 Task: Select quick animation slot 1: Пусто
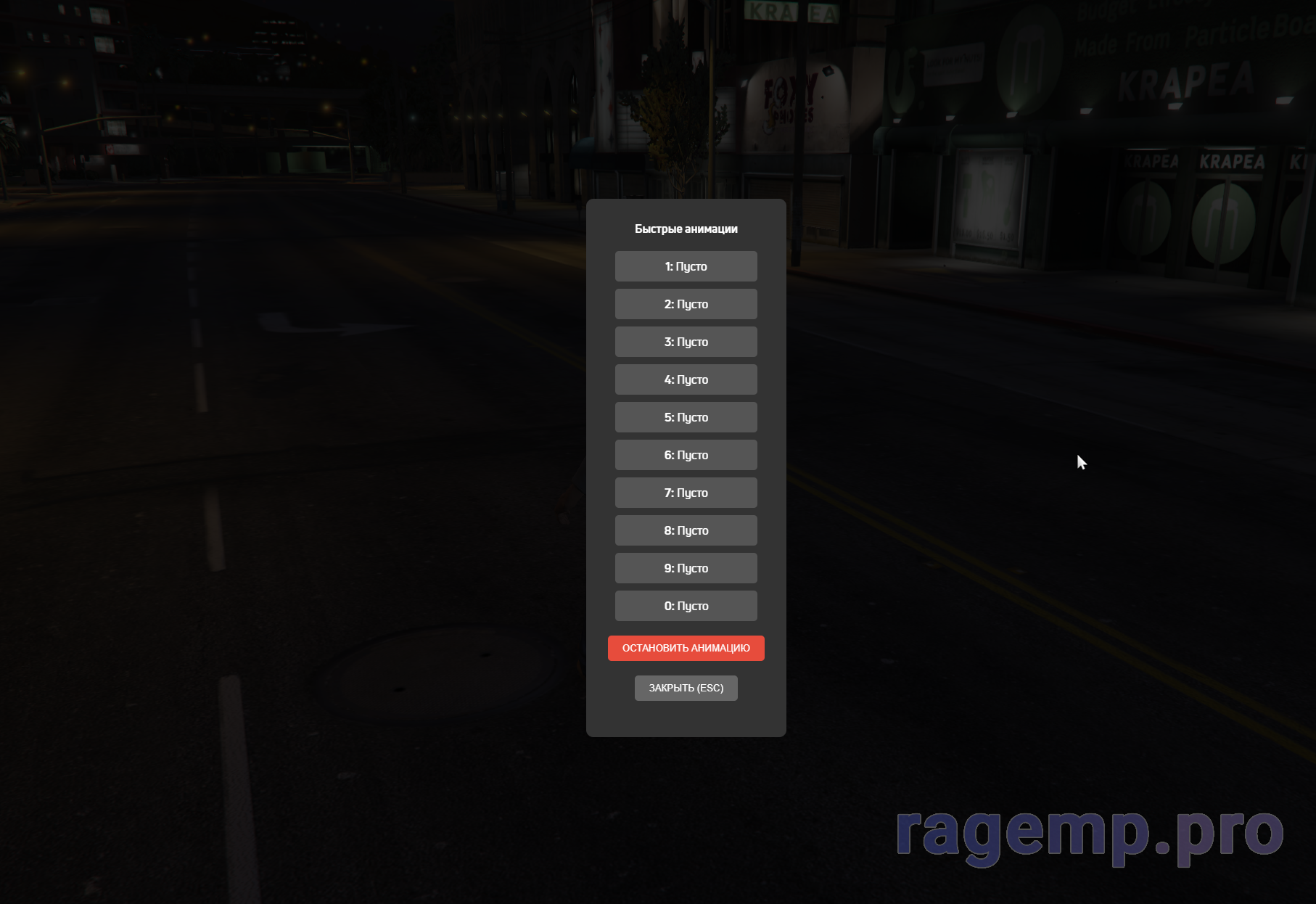pyautogui.click(x=686, y=266)
